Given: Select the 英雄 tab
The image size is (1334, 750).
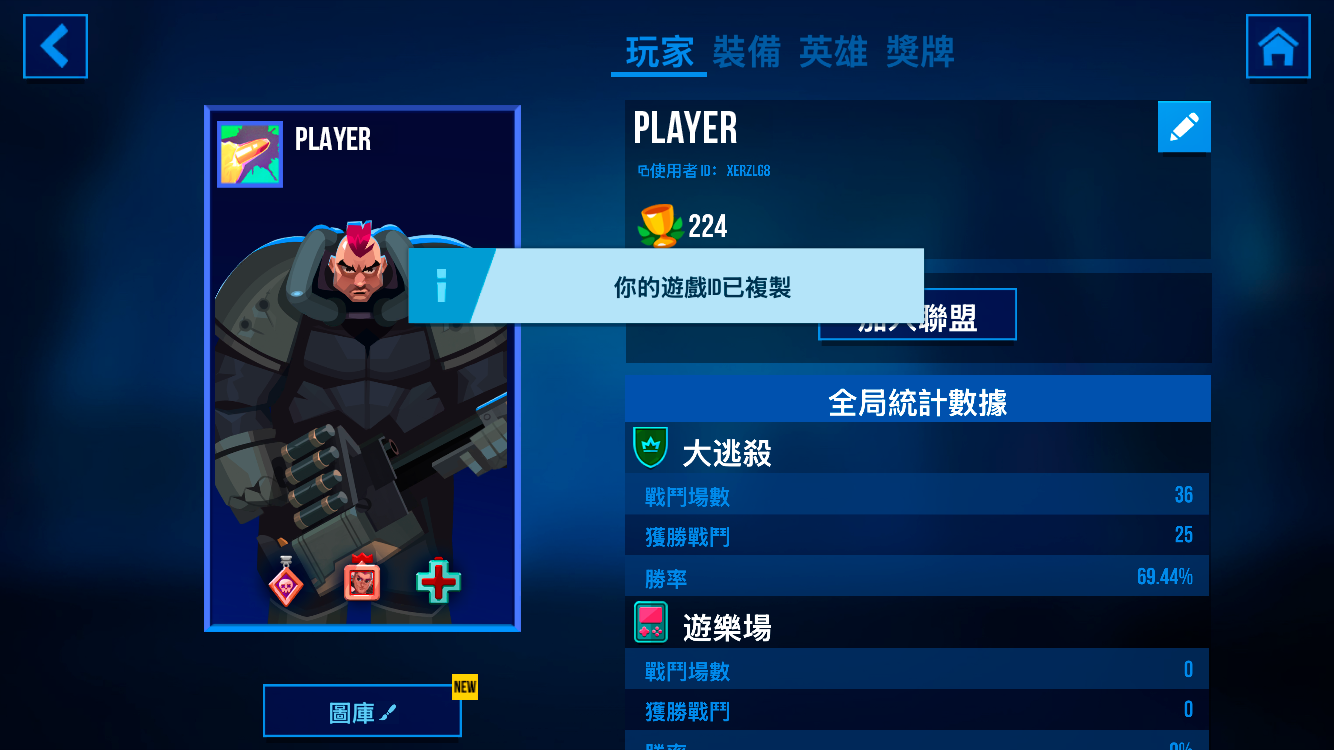Looking at the screenshot, I should tap(833, 52).
